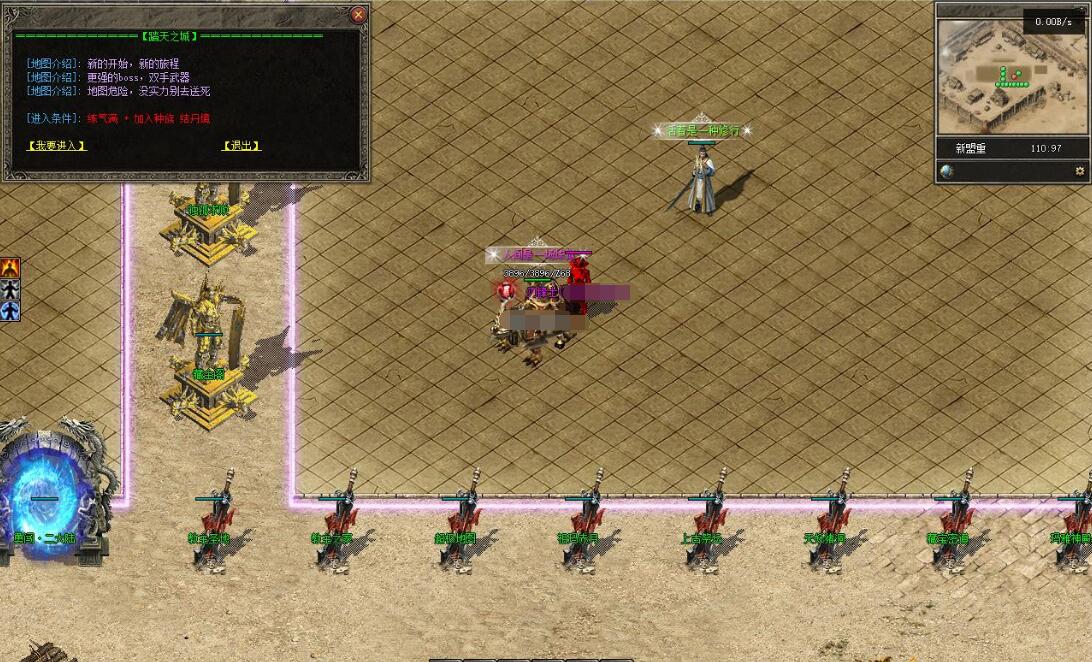Select the 退出 exit option in the dialog
Image resolution: width=1092 pixels, height=662 pixels.
(241, 146)
